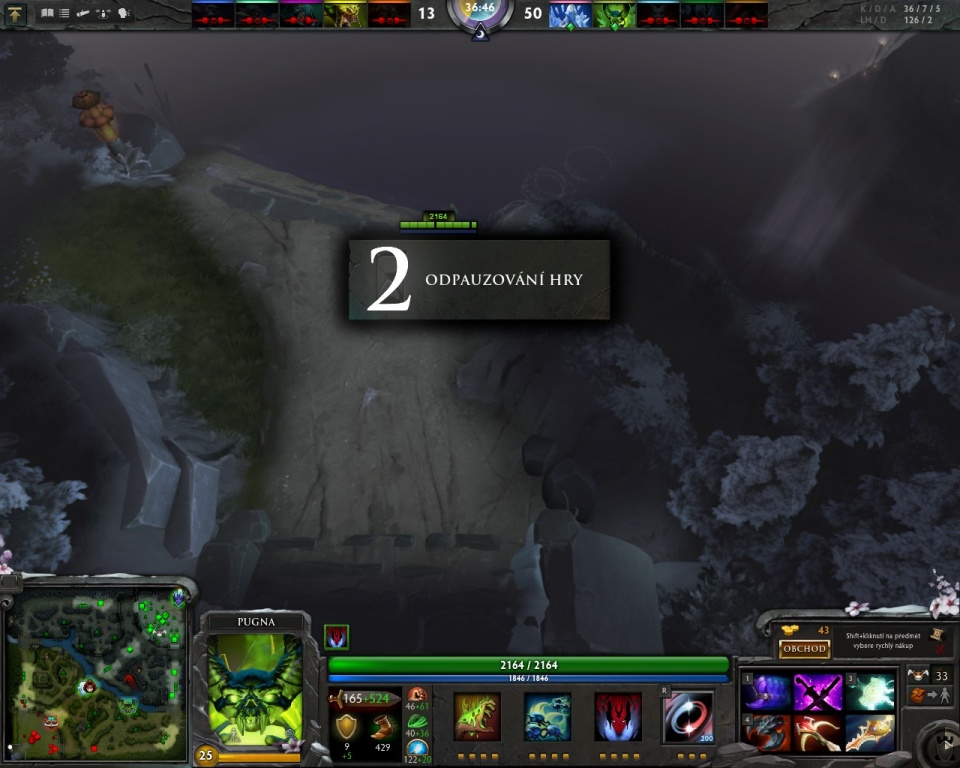Open the main menu arrow button
960x768 pixels.
(x=15, y=14)
